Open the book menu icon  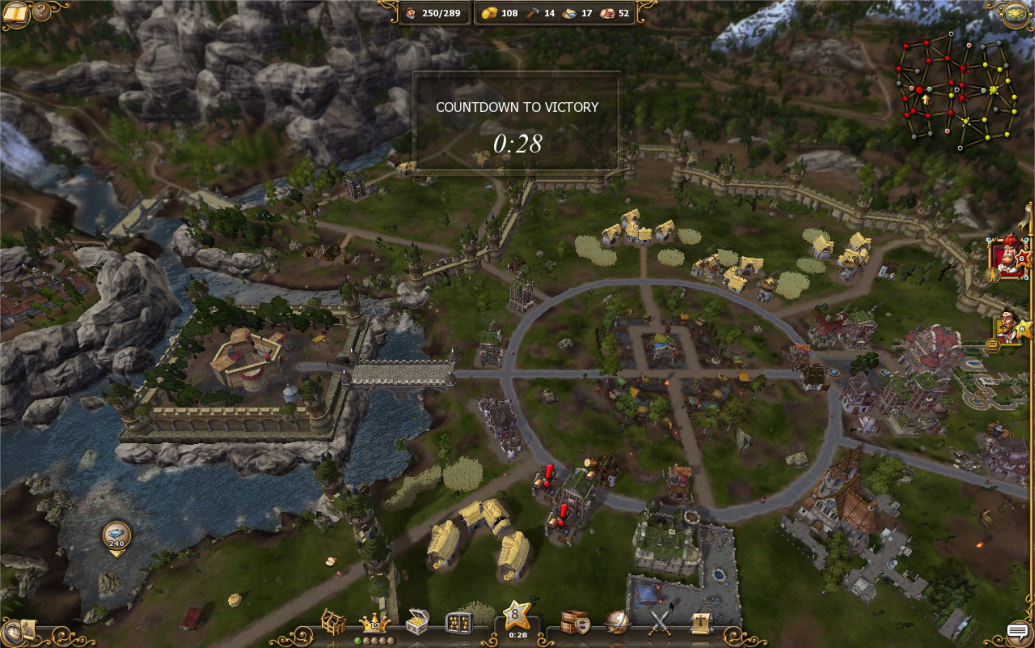(x=16, y=13)
